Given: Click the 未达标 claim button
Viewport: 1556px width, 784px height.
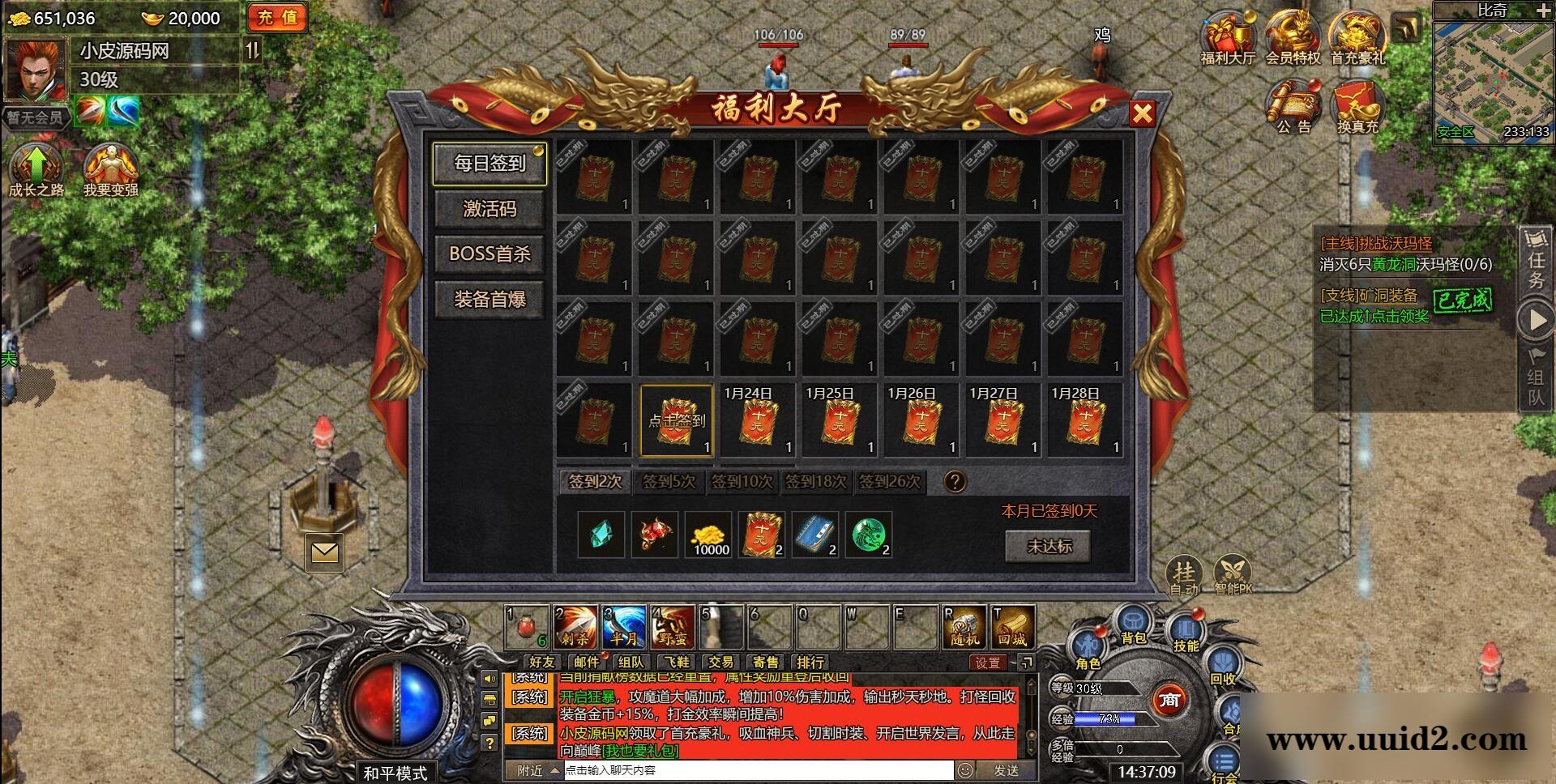Looking at the screenshot, I should [x=1049, y=546].
